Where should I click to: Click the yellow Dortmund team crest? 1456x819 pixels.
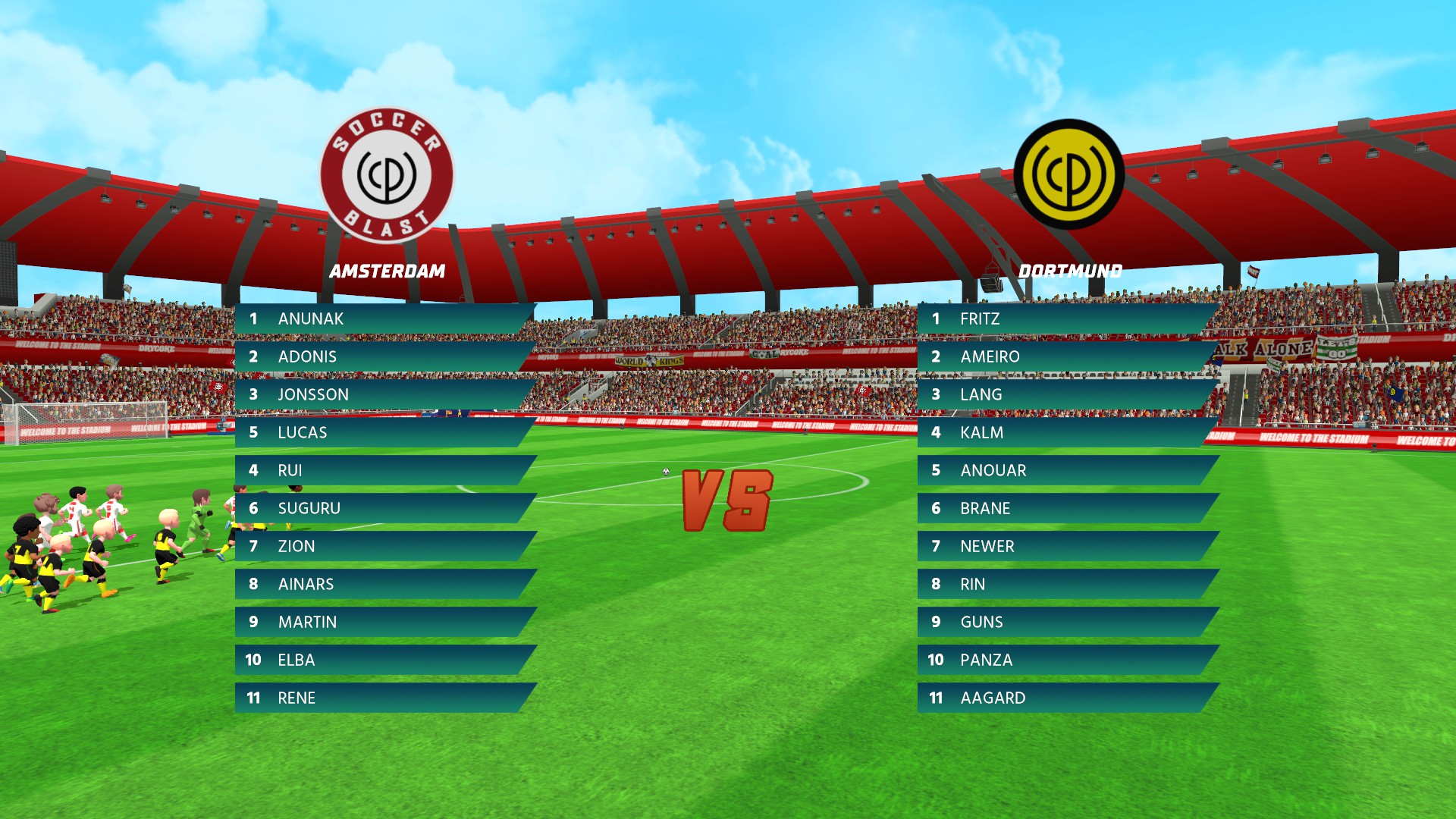tap(1068, 174)
